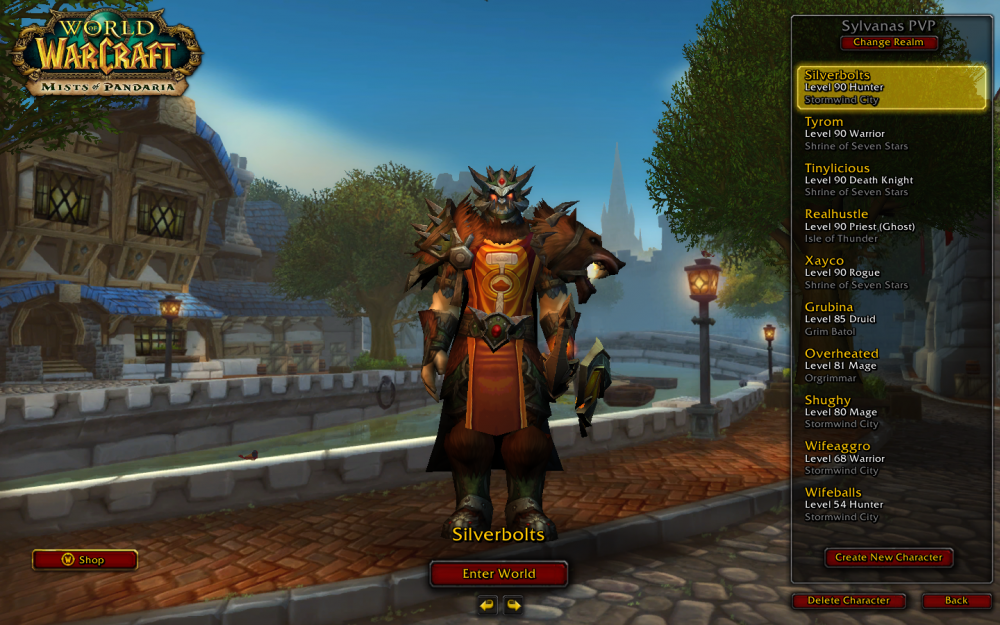This screenshot has width=1000, height=625.
Task: Pick Realhustle the ghost Priest
Action: pyautogui.click(x=892, y=226)
